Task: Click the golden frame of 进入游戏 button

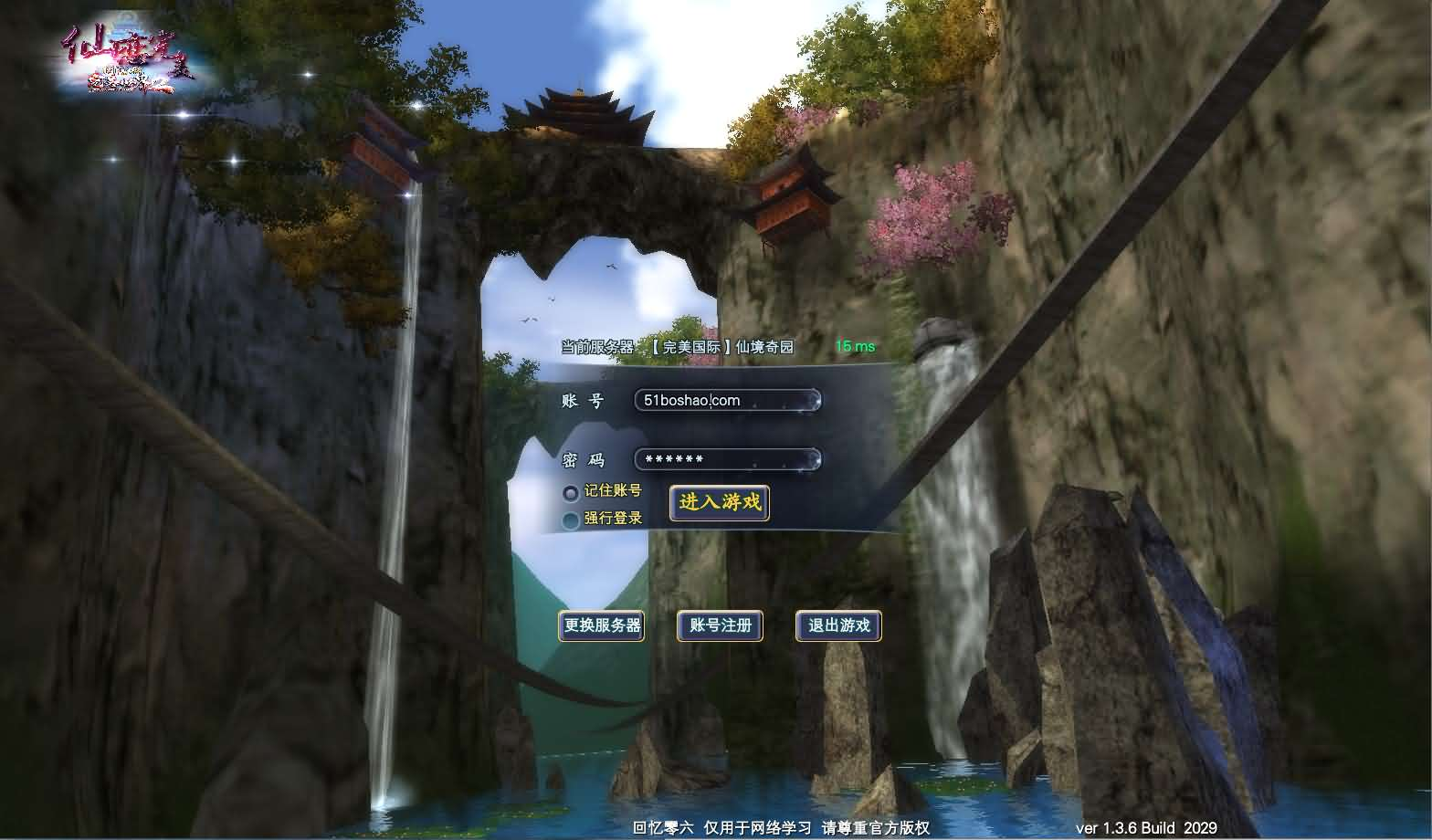Action: point(718,503)
